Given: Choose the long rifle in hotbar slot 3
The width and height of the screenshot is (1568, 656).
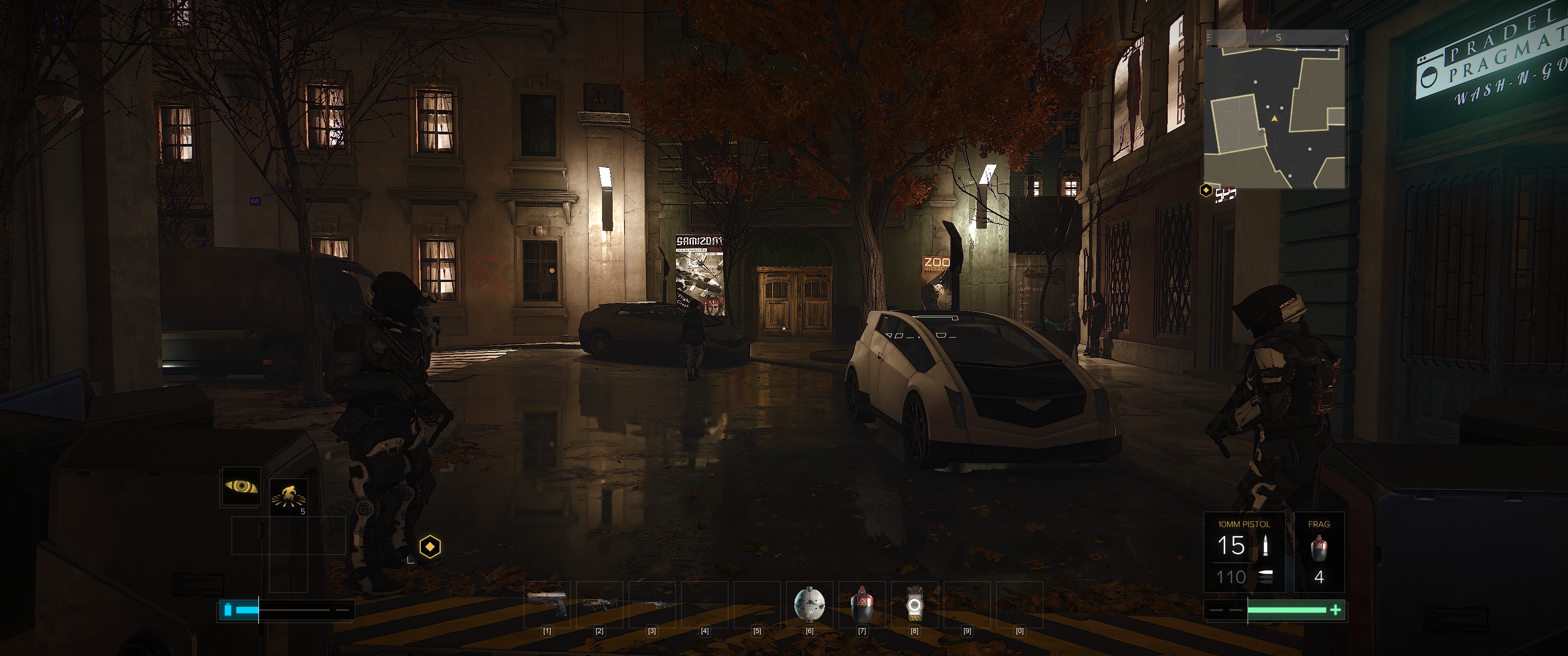Looking at the screenshot, I should (x=651, y=605).
